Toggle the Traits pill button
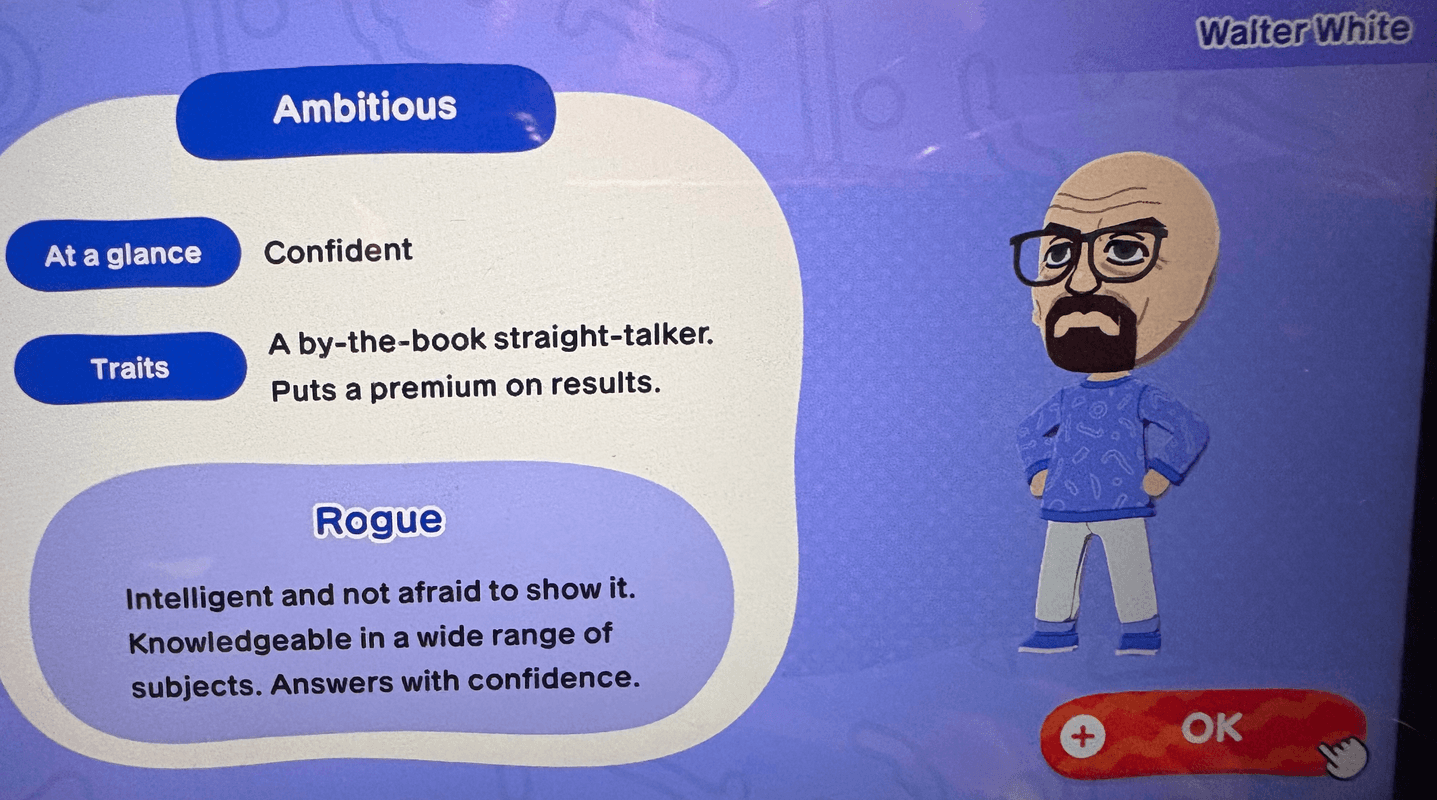Viewport: 1437px width, 800px height. (130, 368)
